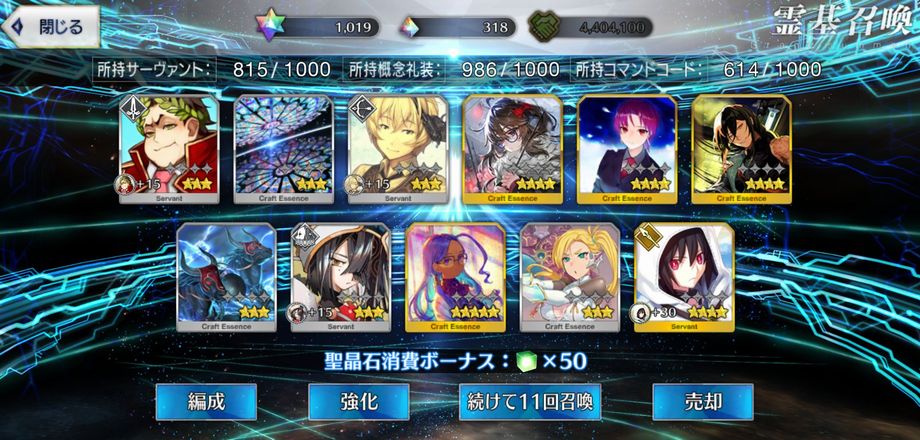Open the pink-haired character craft essence card
920x440 pixels.
coord(626,149)
